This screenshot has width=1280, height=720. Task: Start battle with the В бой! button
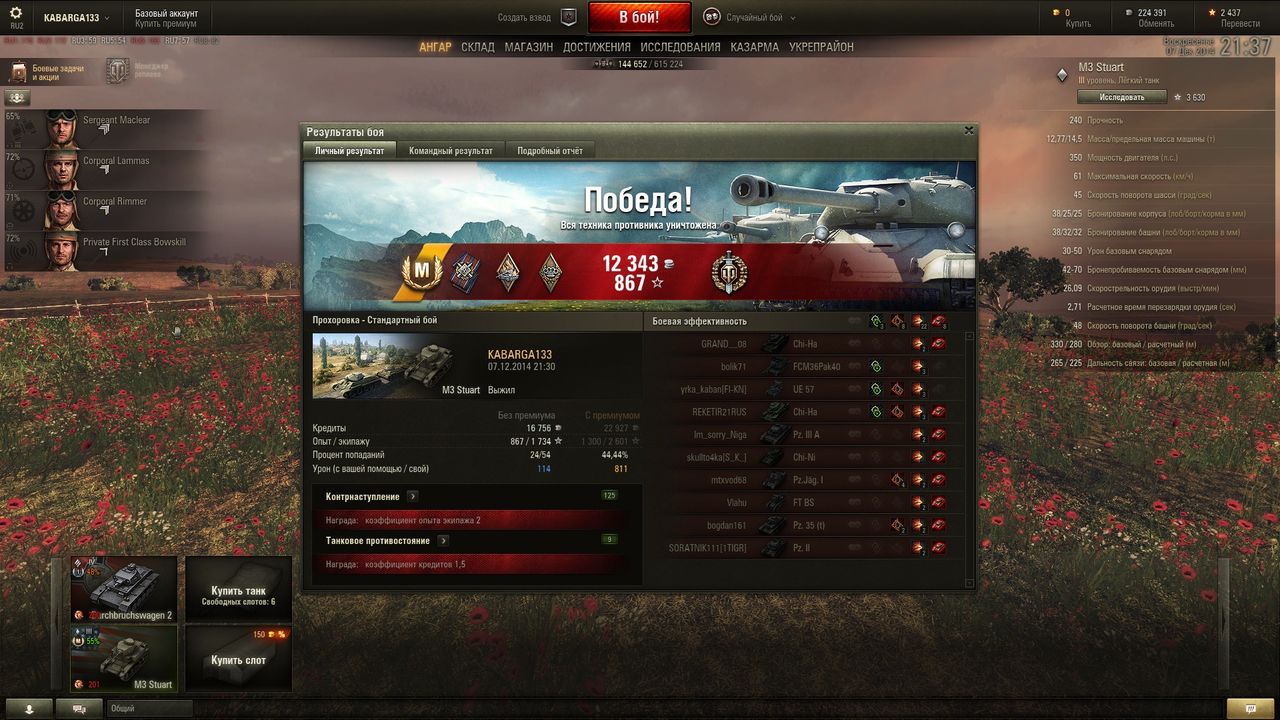[639, 17]
